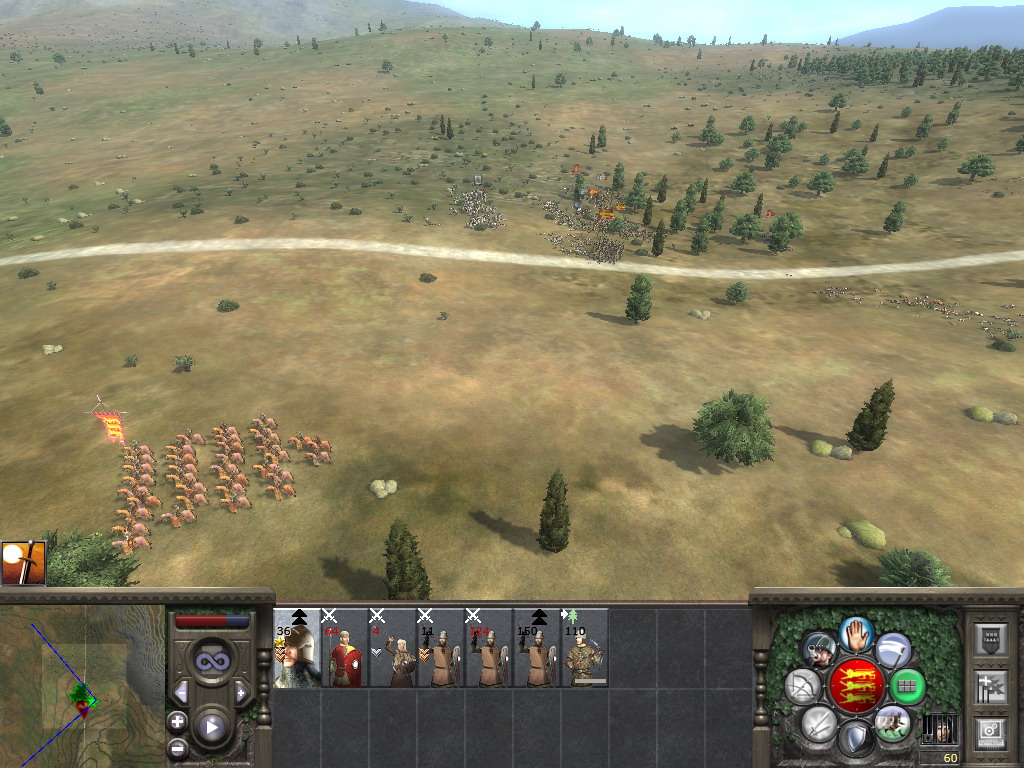Decrease game speed with left arrow

point(181,692)
